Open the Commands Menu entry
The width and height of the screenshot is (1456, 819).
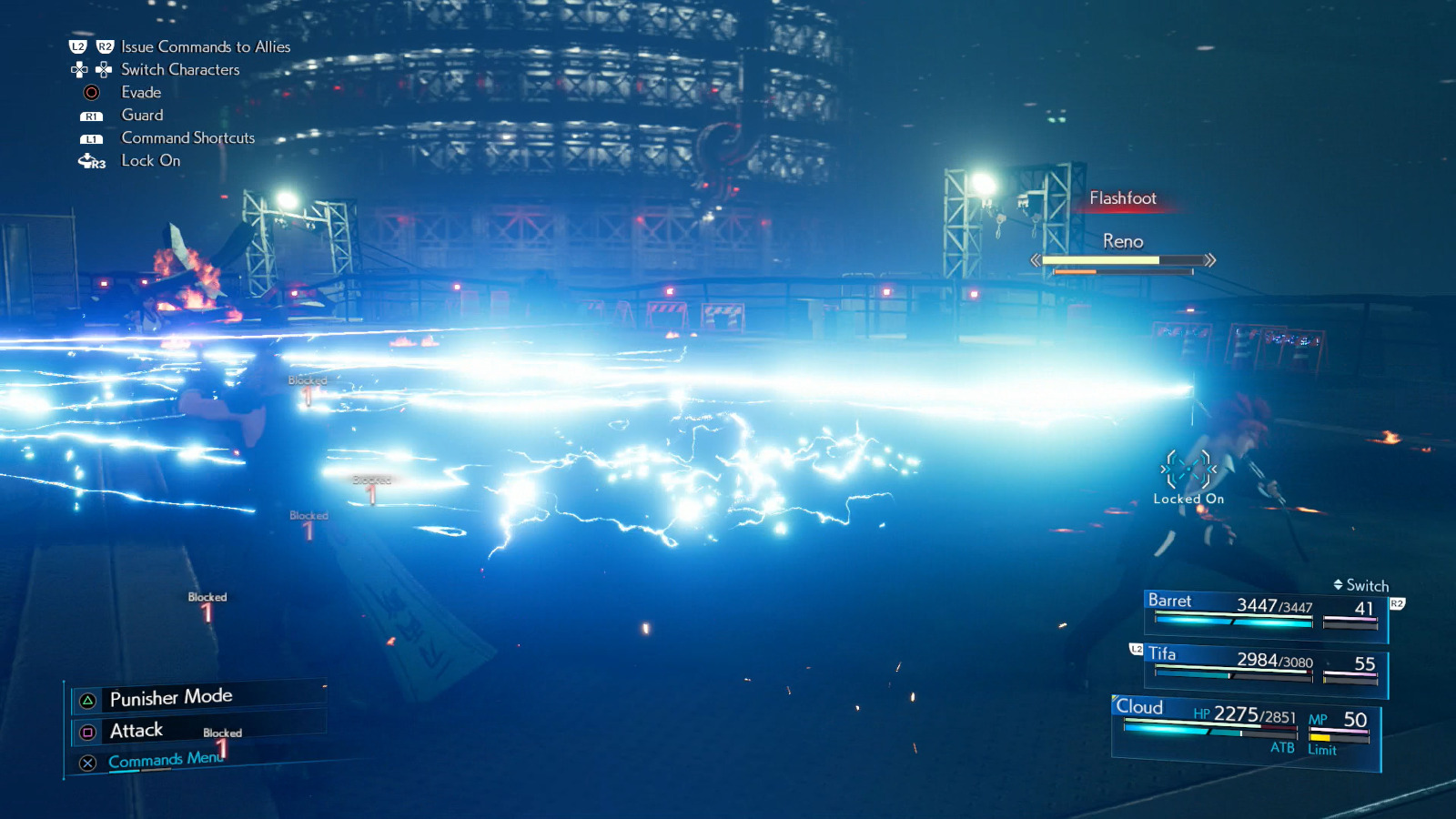162,759
